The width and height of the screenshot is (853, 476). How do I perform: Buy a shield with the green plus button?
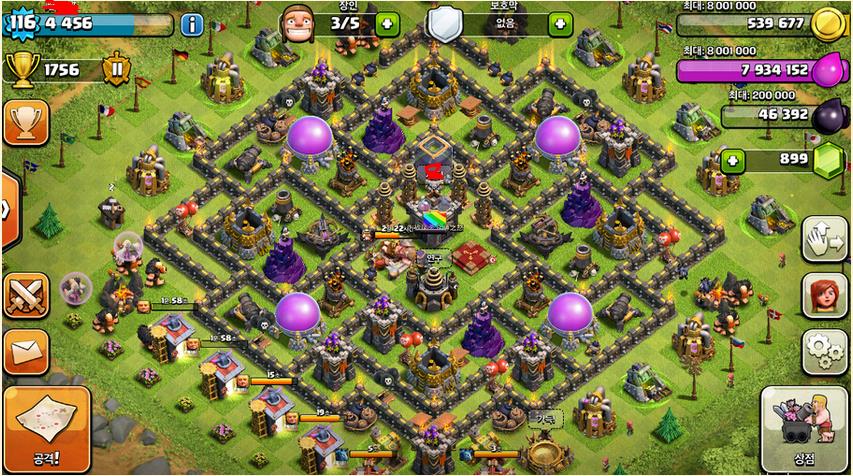pos(560,24)
